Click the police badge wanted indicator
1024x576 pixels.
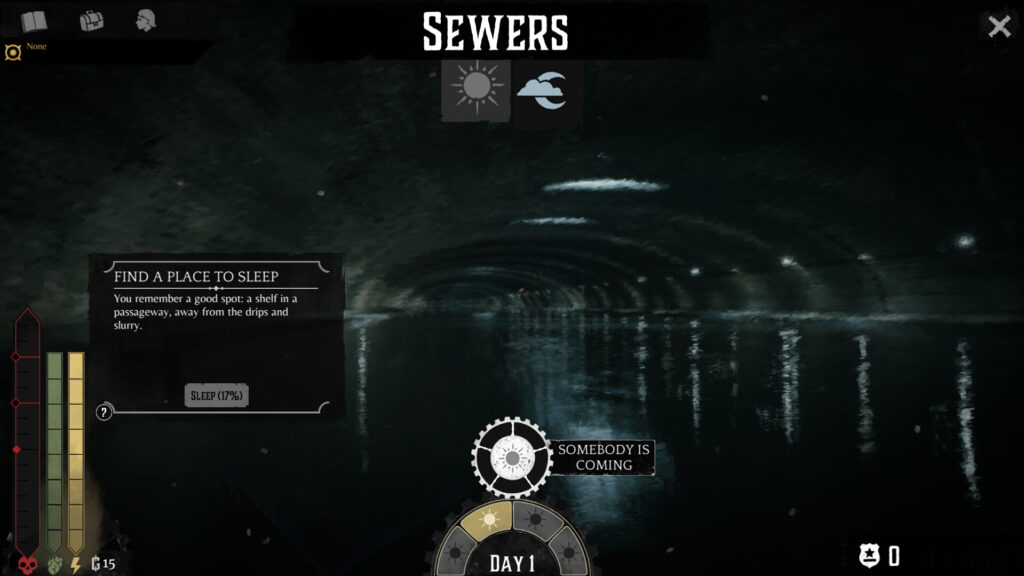tap(869, 556)
